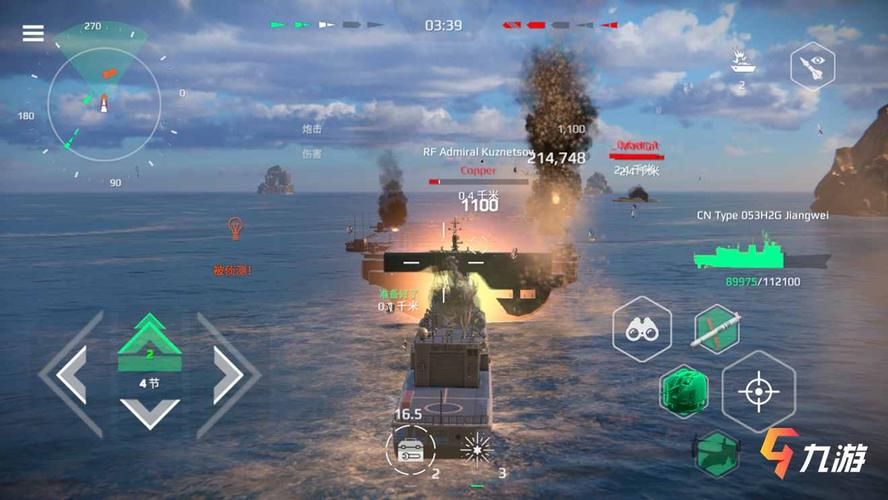Select the green gun turret weapon
Viewport: 888px width, 500px height.
[683, 391]
